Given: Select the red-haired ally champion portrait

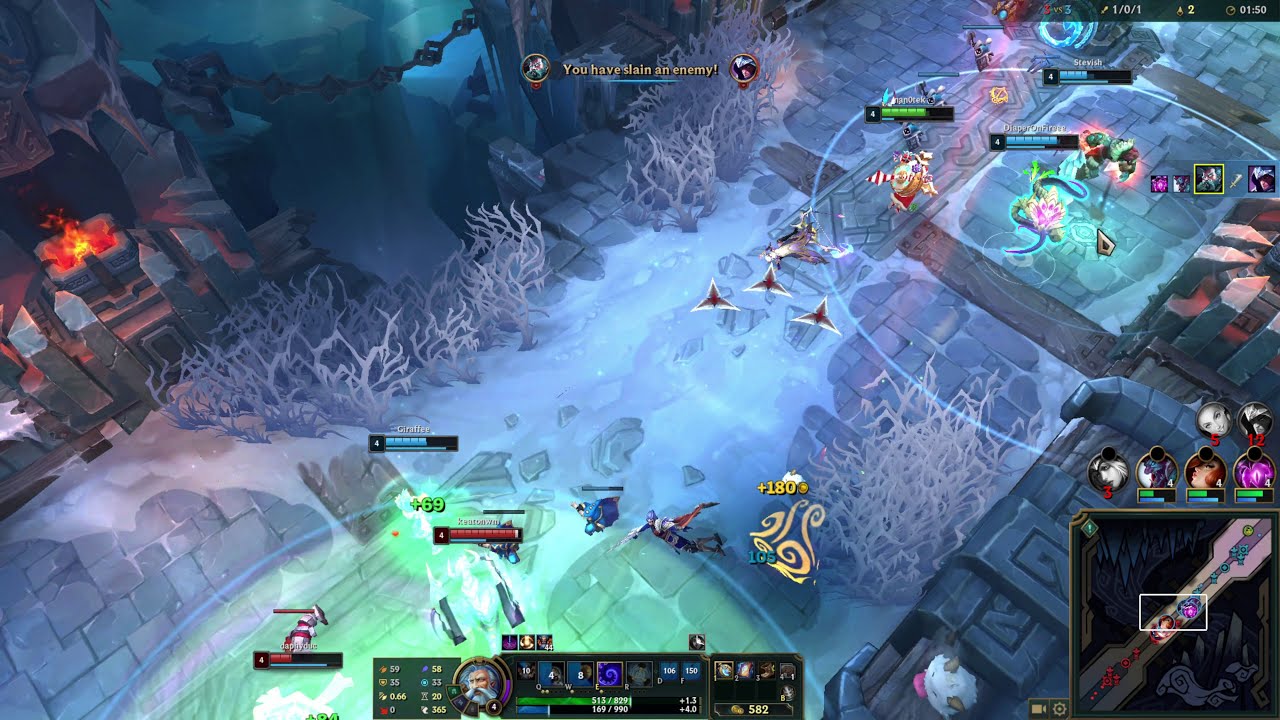Looking at the screenshot, I should point(1204,470).
